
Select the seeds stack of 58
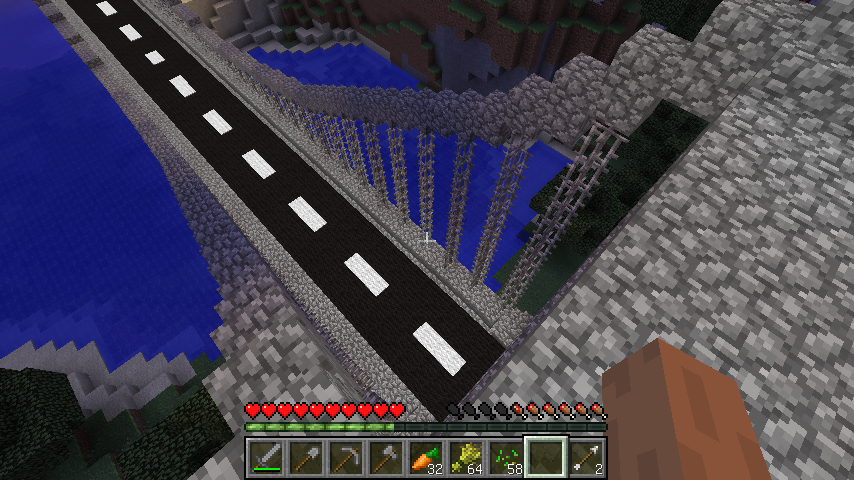click(506, 458)
